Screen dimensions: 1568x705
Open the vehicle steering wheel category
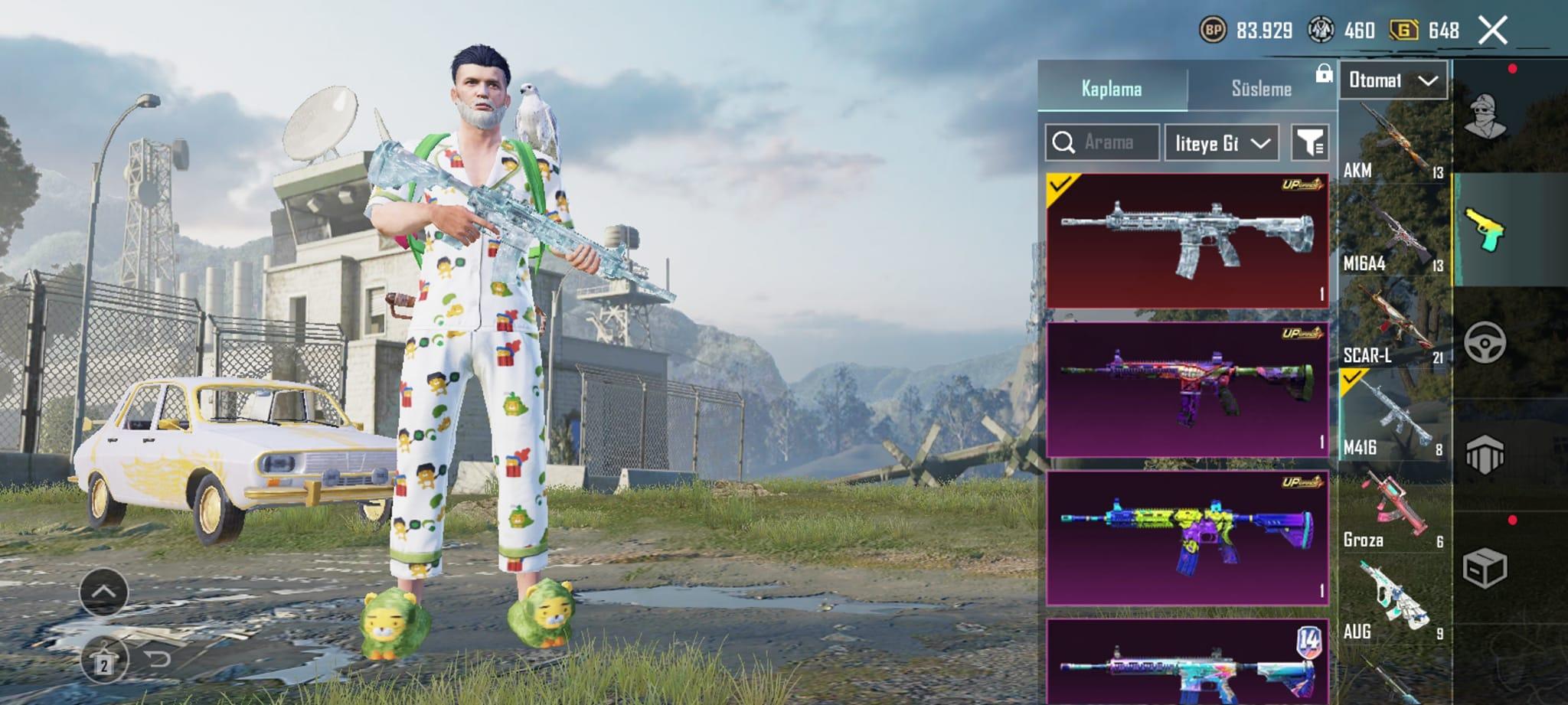click(1485, 342)
